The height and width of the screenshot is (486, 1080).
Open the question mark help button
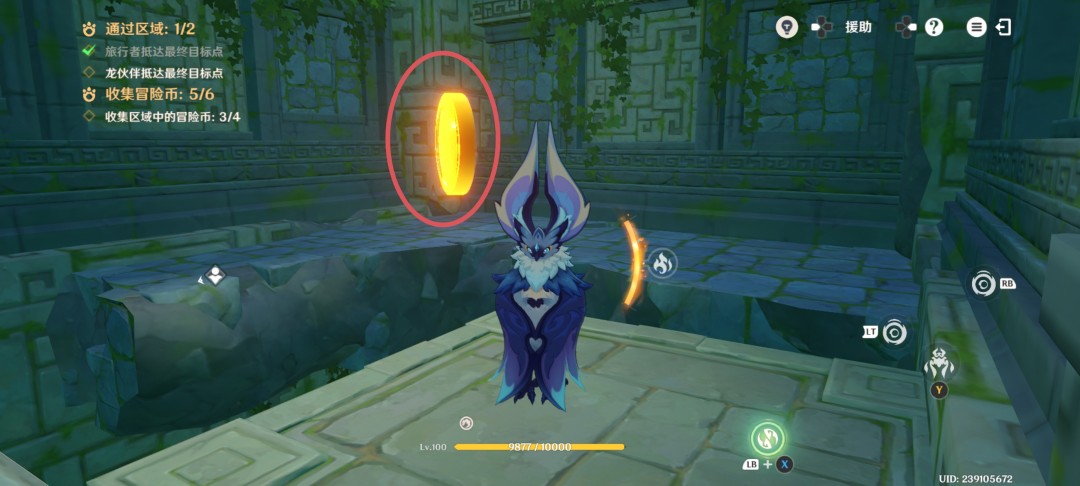[934, 27]
